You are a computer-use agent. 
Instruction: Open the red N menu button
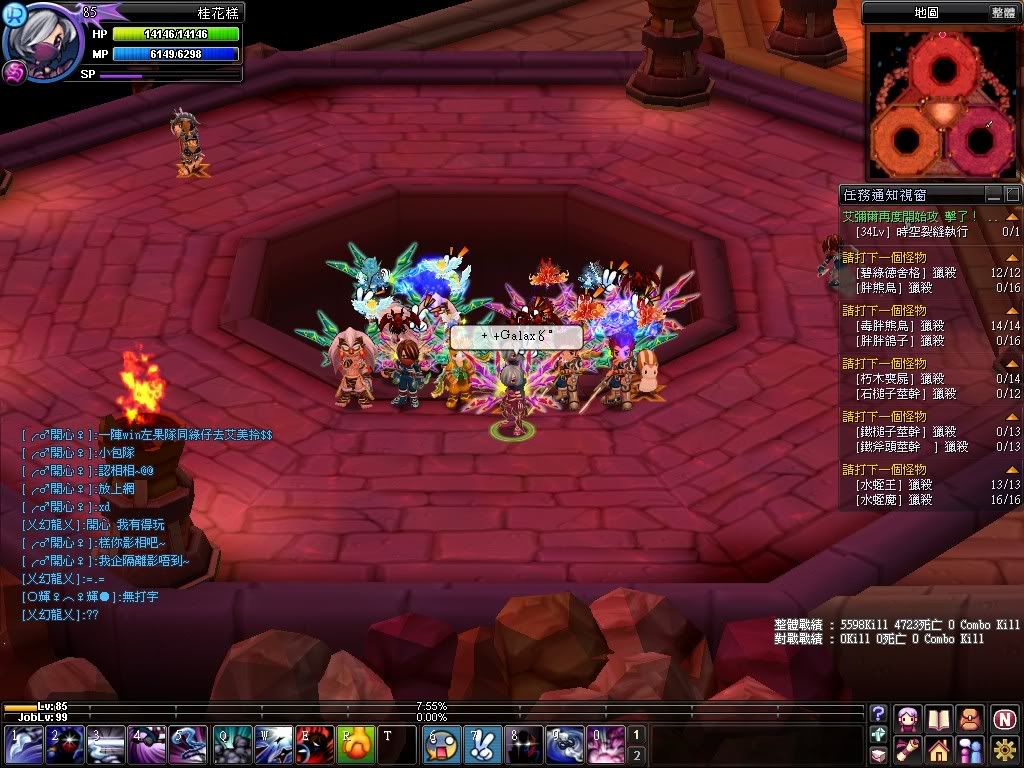tap(1005, 718)
